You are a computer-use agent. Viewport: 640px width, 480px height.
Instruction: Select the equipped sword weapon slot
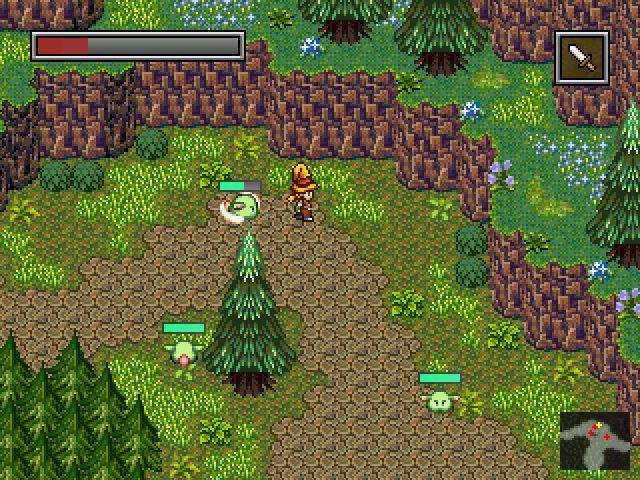click(581, 57)
